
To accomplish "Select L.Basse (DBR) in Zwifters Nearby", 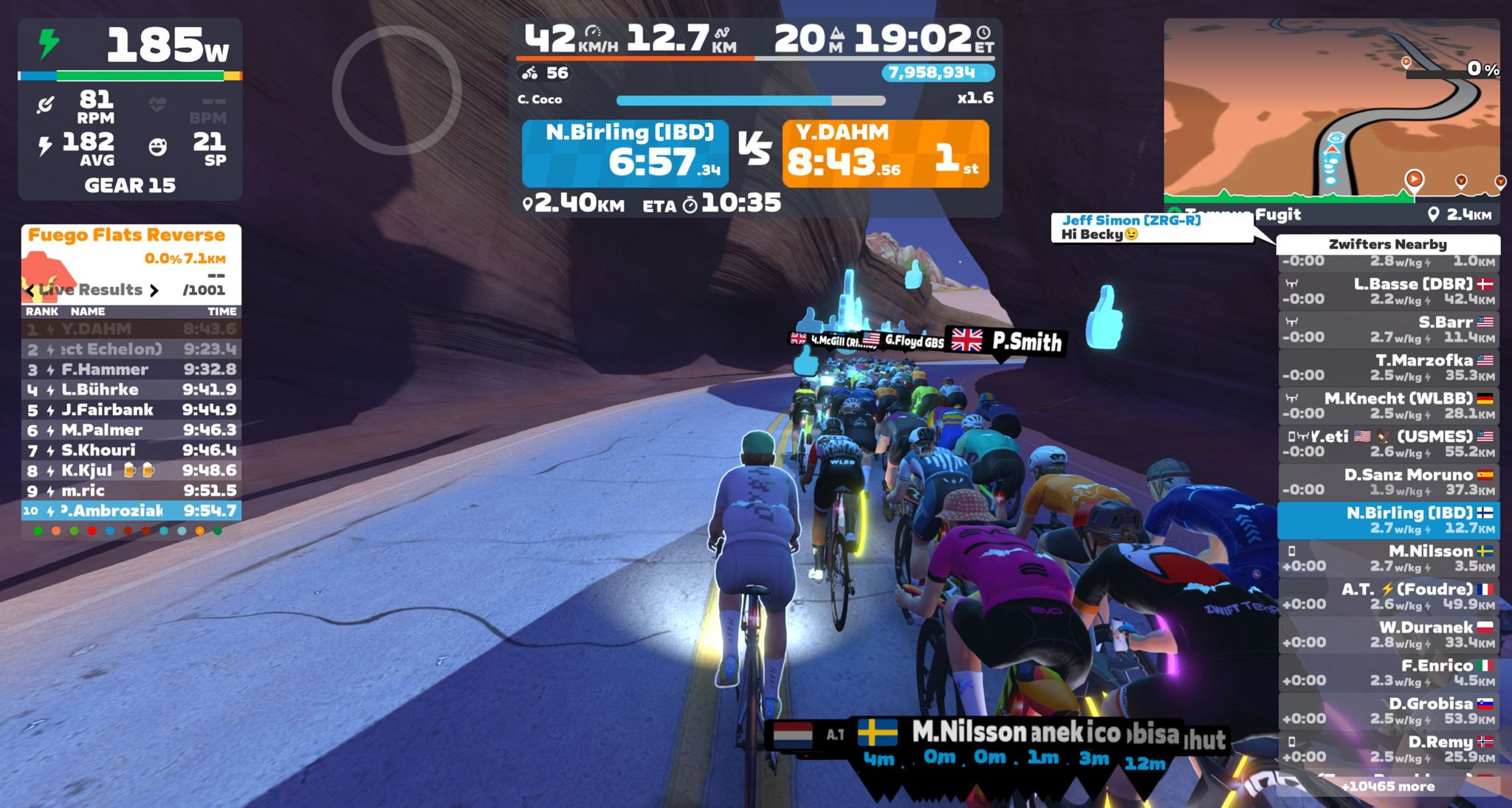I will (x=1388, y=291).
